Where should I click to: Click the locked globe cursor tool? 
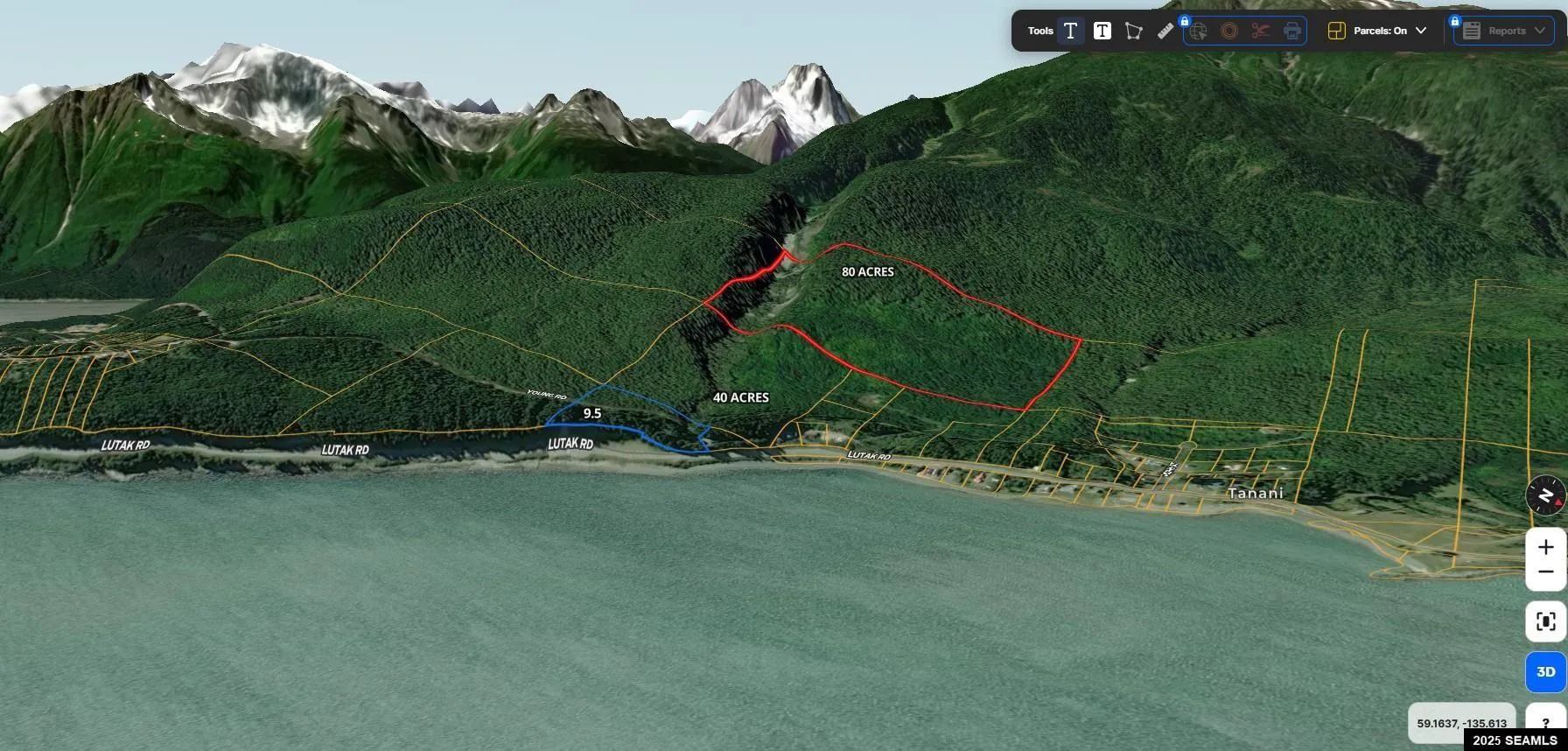[1198, 32]
